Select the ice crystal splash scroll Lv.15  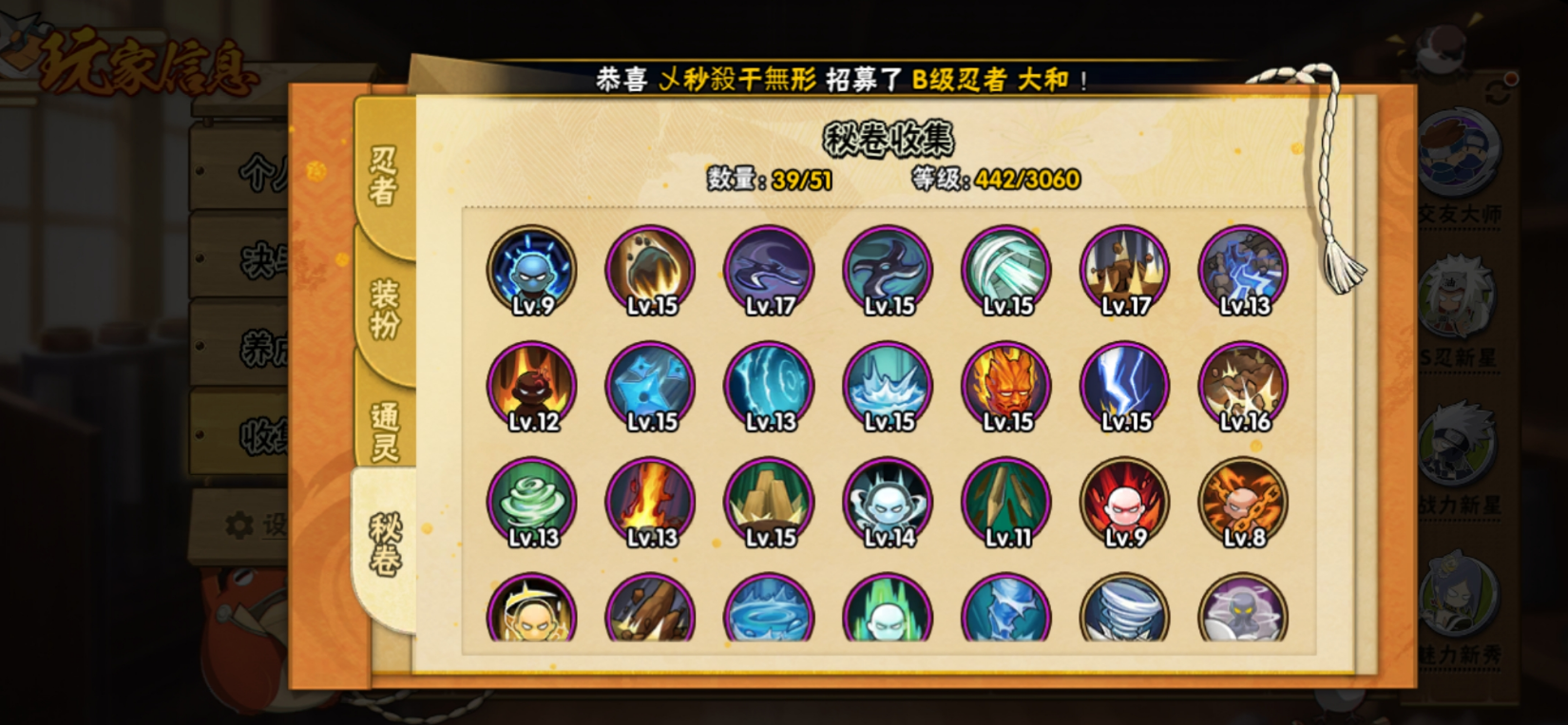(888, 387)
